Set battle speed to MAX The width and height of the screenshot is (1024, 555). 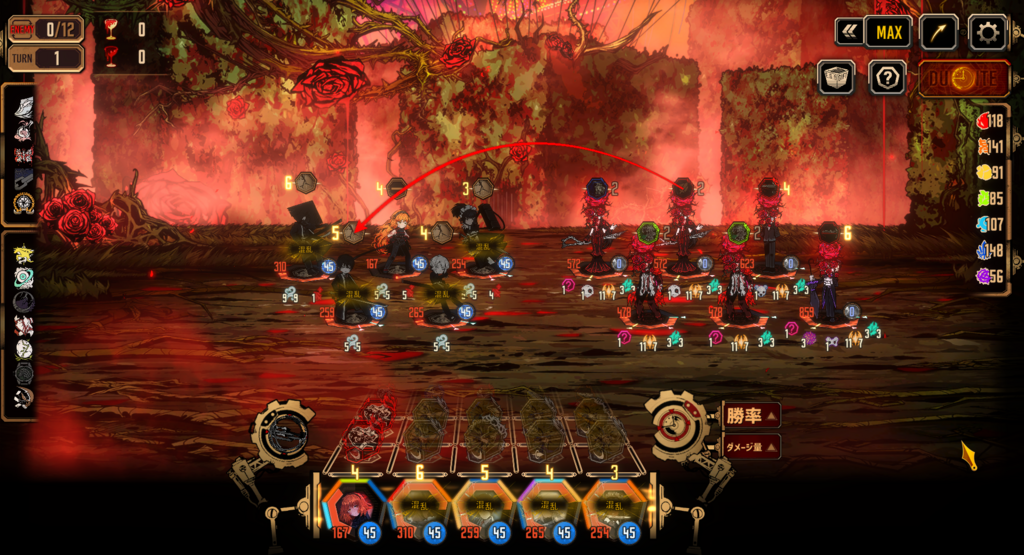click(x=888, y=33)
